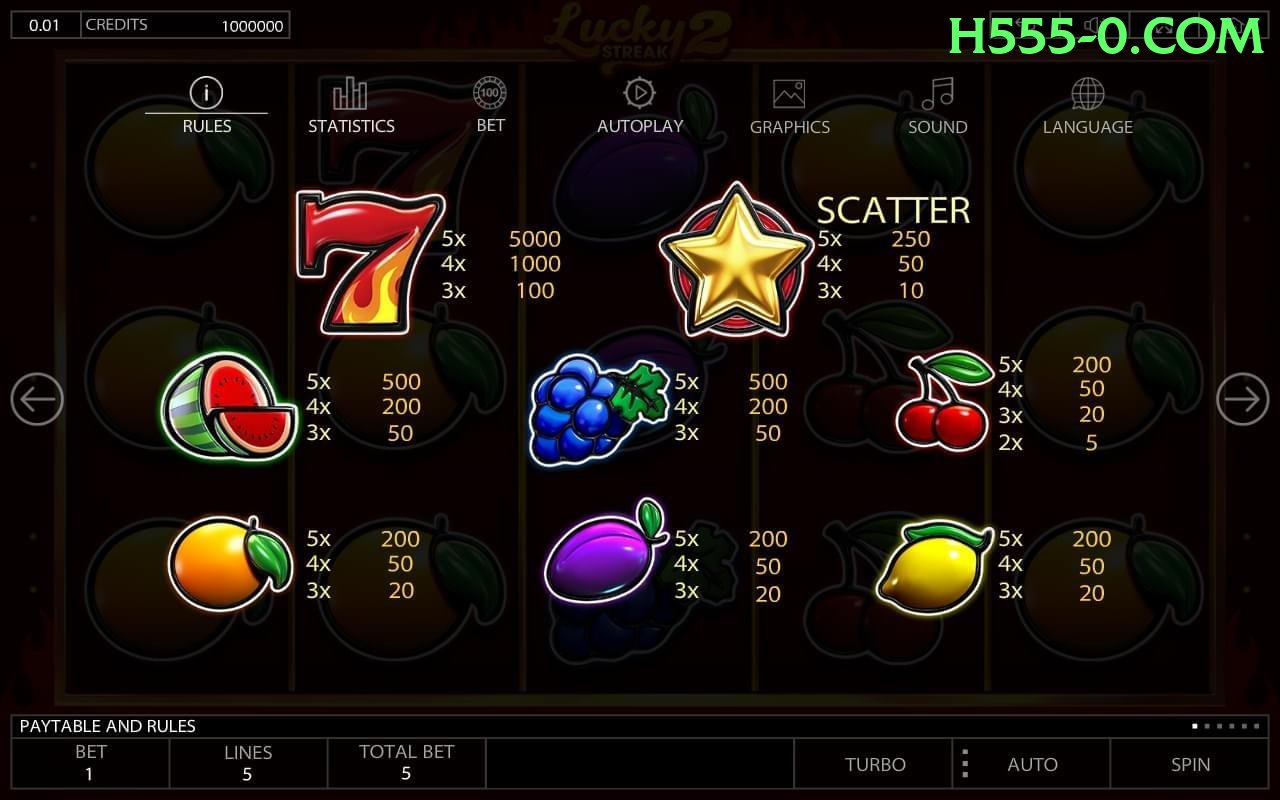1280x800 pixels.
Task: Switch to the RULES tab
Action: click(x=206, y=126)
